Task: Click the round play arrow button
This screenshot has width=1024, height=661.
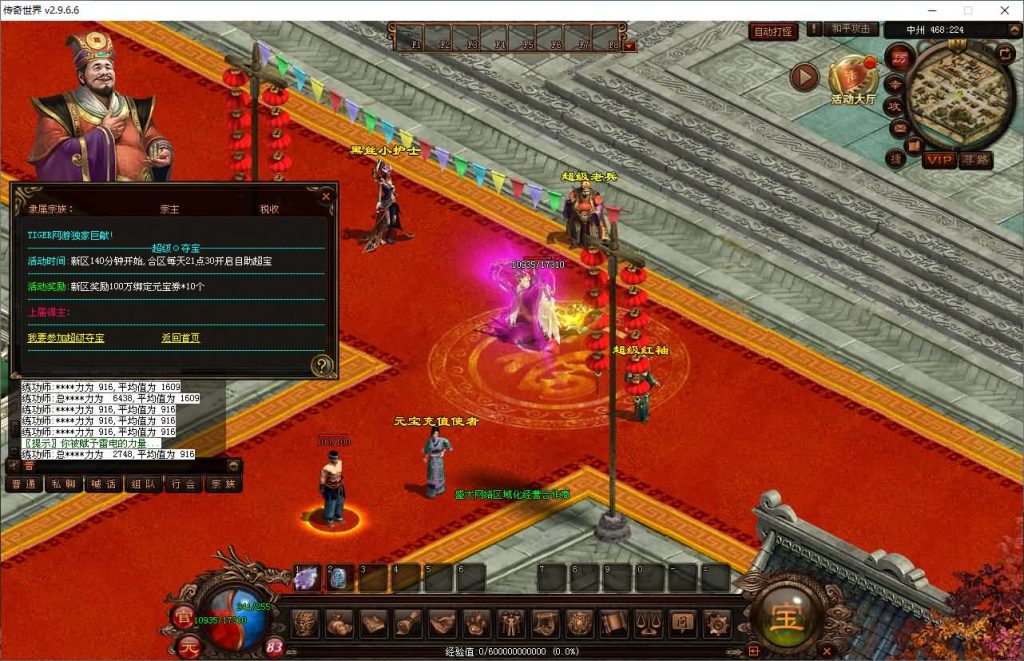Action: 804,76
